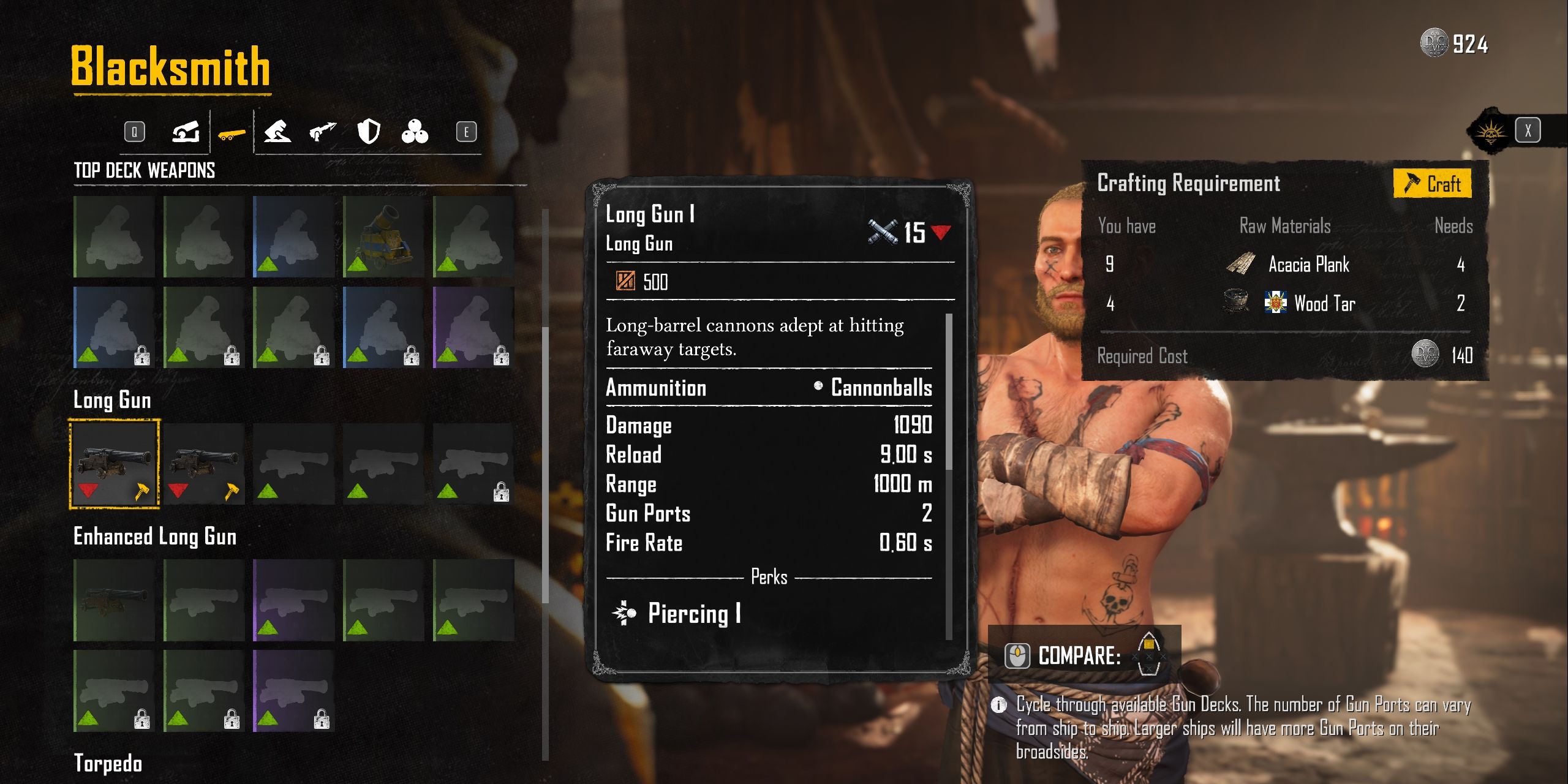Viewport: 1568px width, 784px height.
Task: Click the weapon list scrollbar
Action: pos(545,429)
